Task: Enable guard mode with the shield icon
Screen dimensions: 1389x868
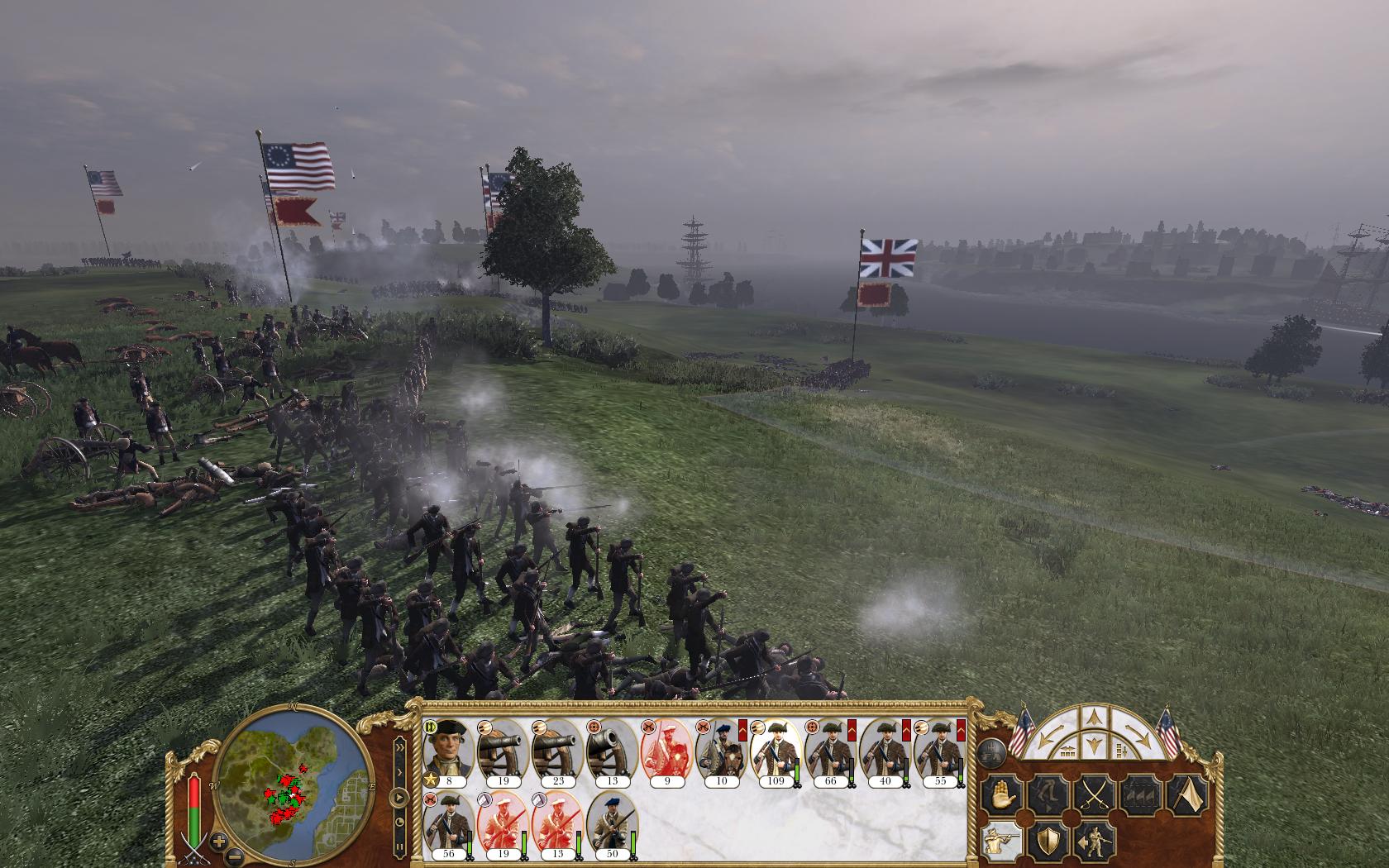Action: (1048, 840)
